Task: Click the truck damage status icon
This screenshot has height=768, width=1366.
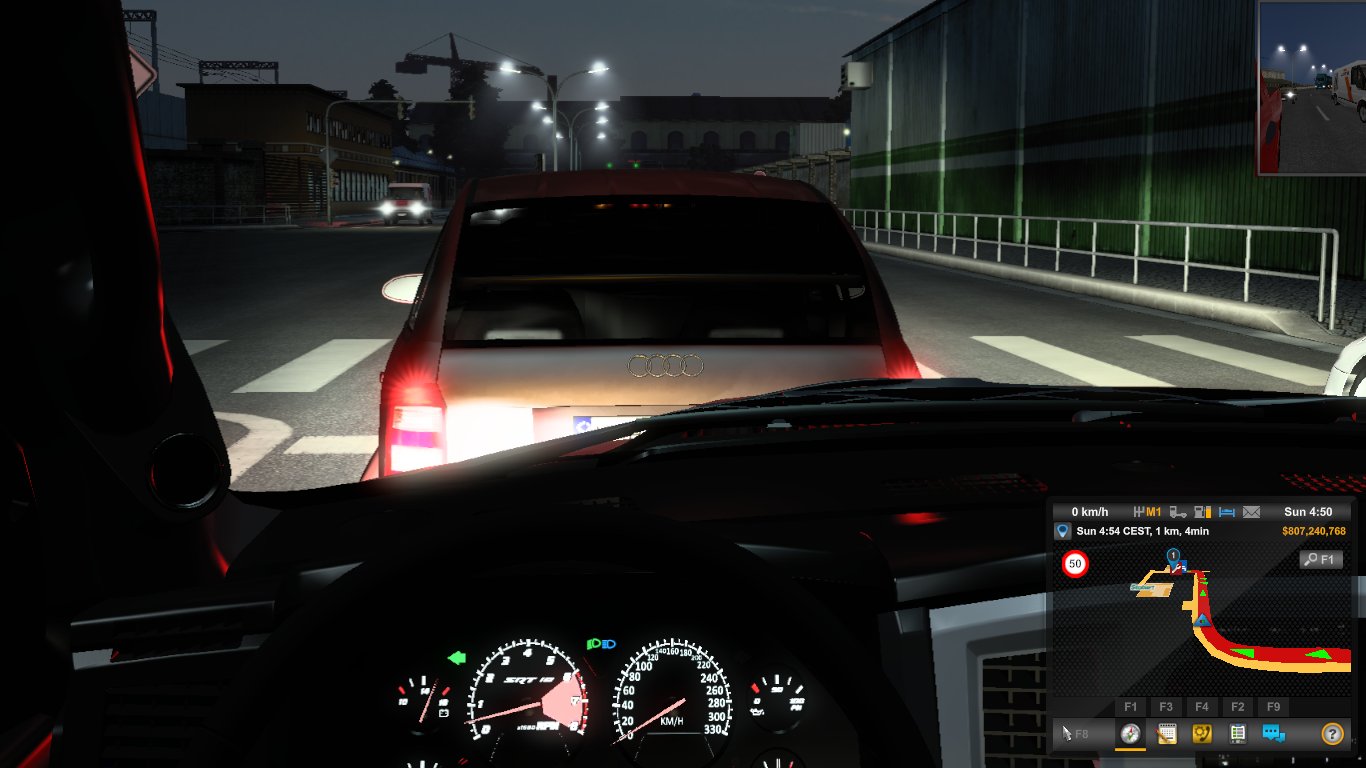Action: 1179,512
